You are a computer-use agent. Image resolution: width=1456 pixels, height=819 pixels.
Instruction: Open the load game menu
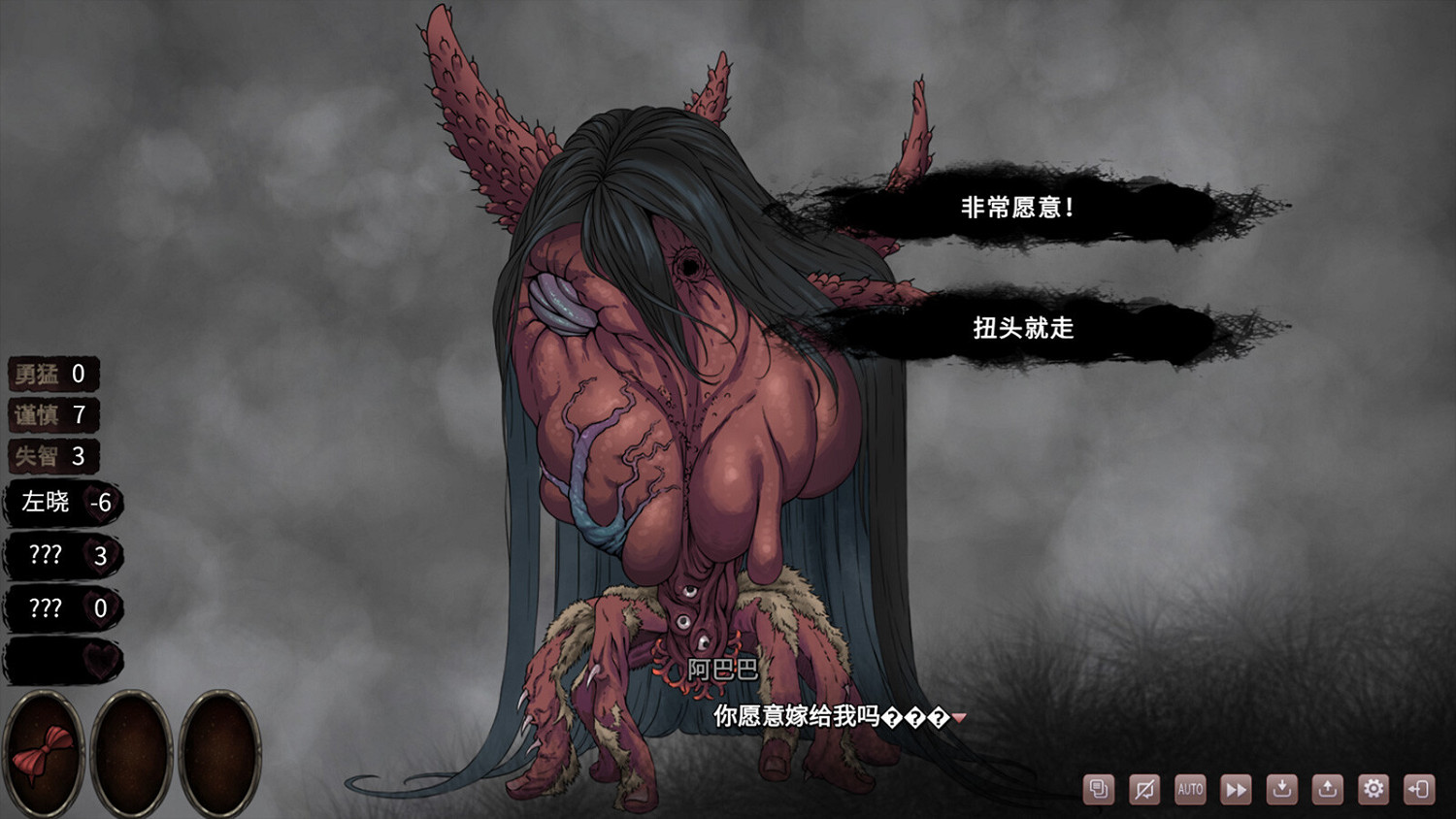tap(1327, 789)
